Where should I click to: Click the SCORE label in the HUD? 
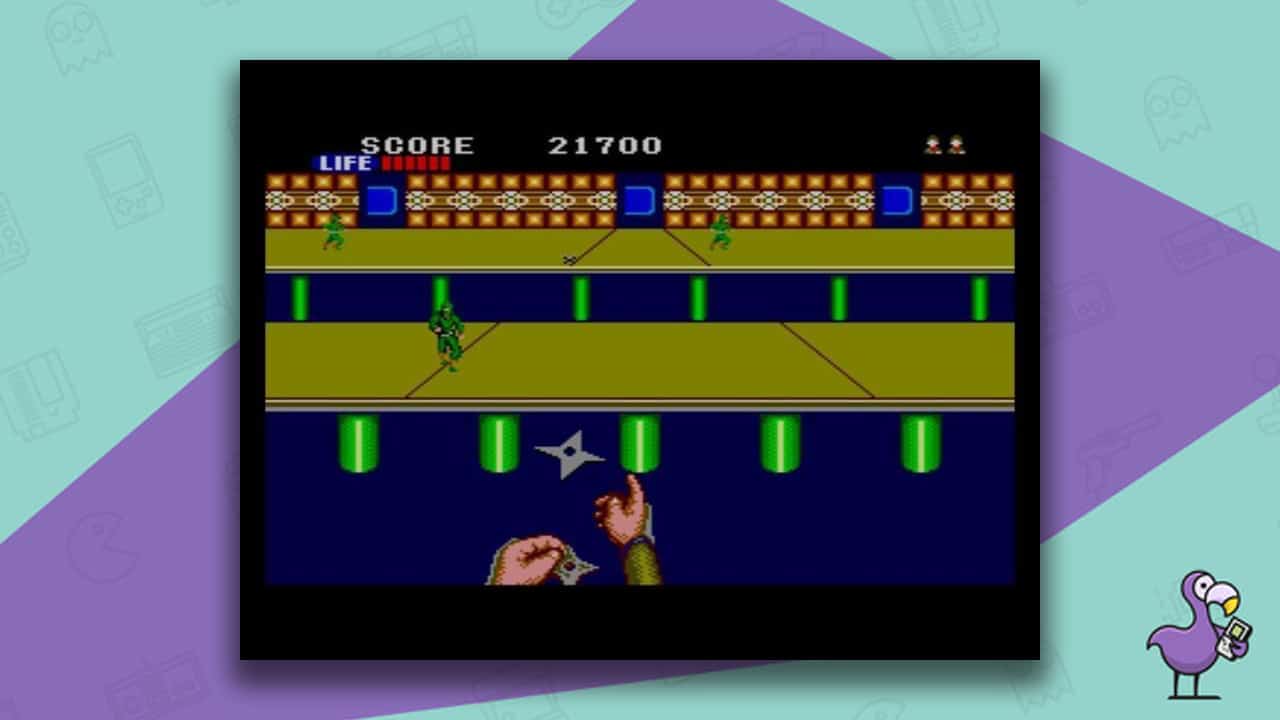coord(415,145)
